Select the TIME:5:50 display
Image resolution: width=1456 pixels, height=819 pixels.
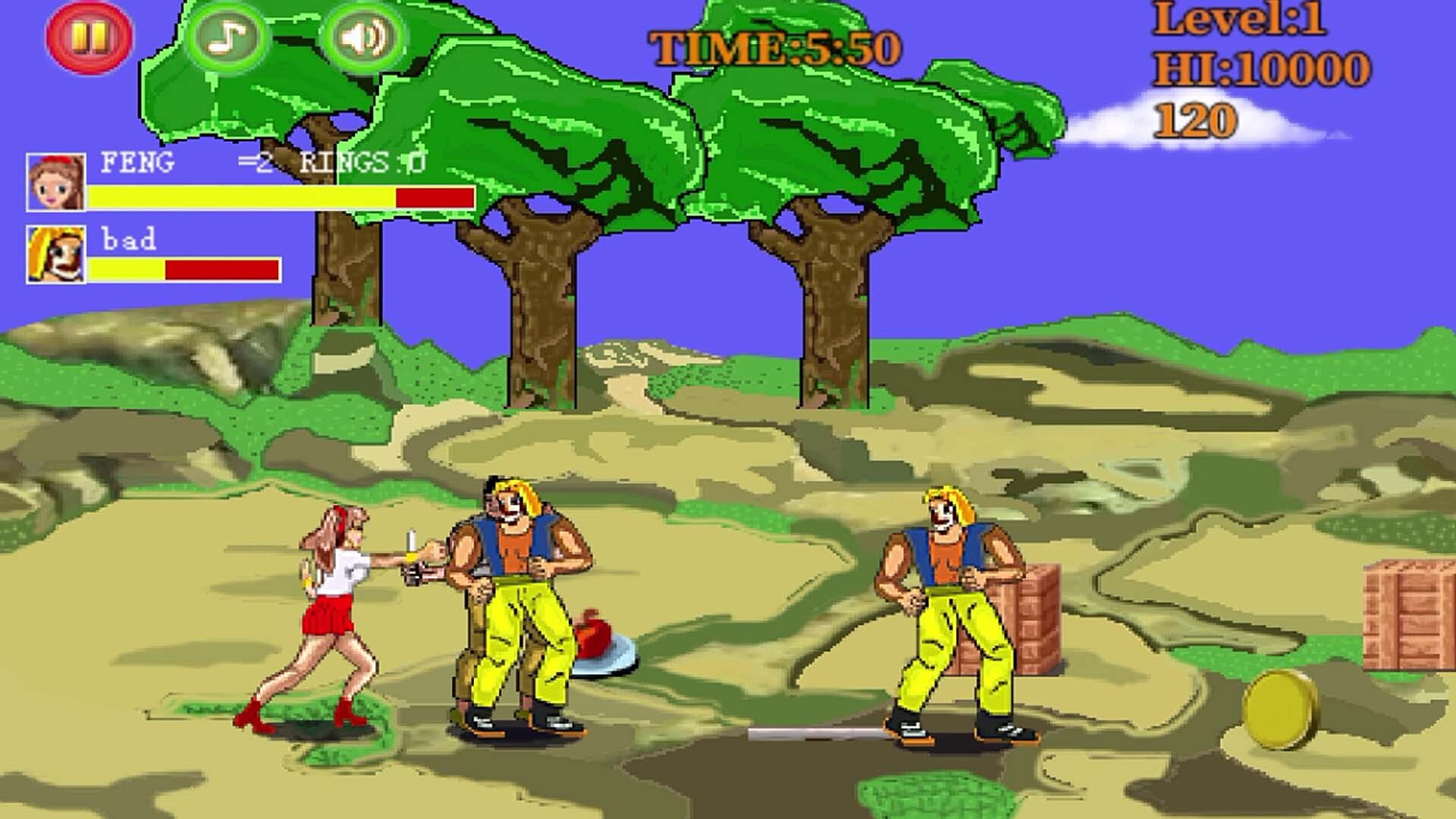coord(773,45)
